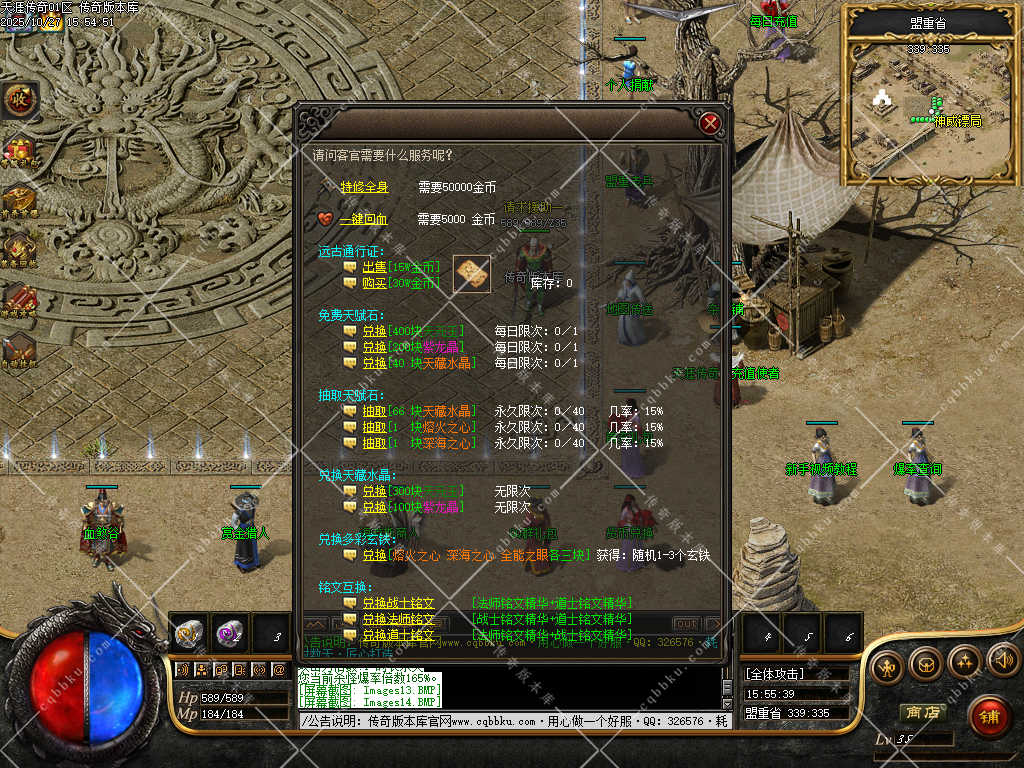Viewport: 1024px width, 768px height.
Task: Select the 一键回血 heal option
Action: [x=363, y=219]
